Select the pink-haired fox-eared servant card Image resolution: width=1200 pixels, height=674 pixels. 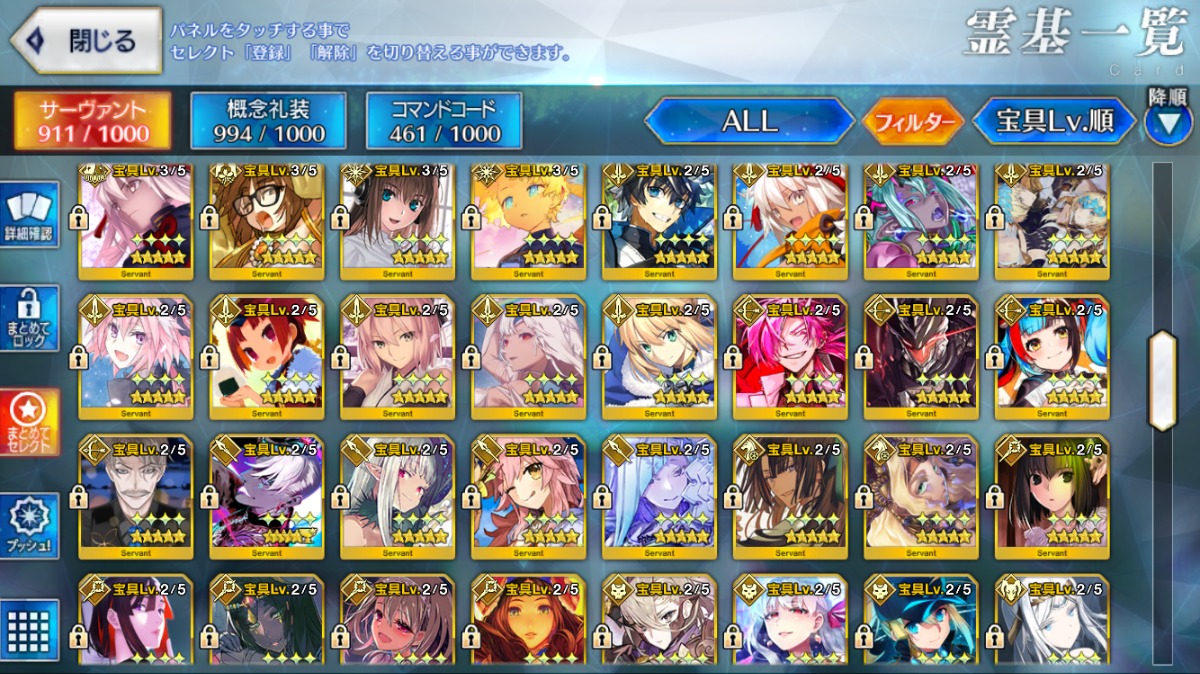[x=528, y=495]
